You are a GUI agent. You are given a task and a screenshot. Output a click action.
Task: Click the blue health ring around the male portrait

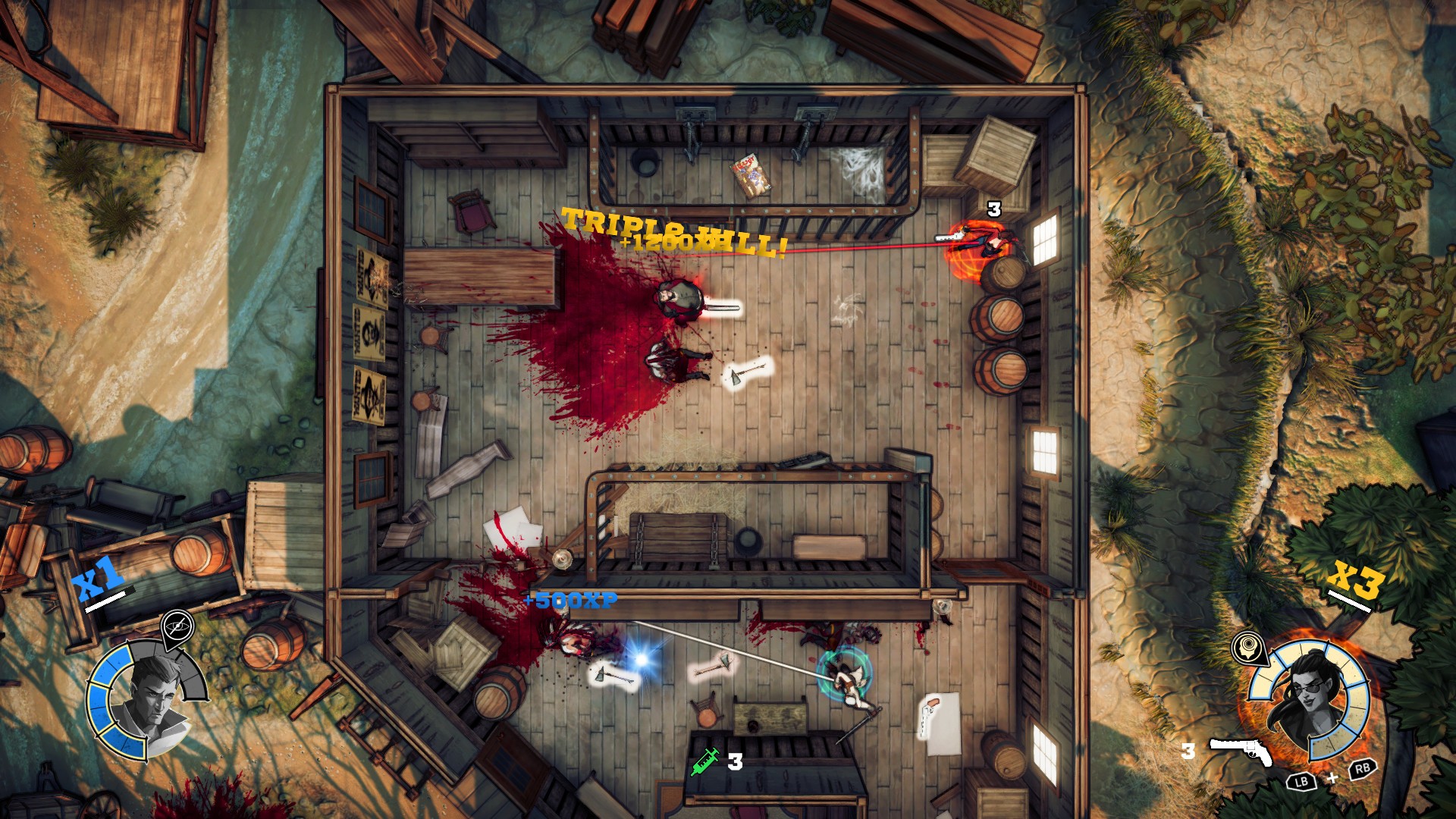pos(98,697)
